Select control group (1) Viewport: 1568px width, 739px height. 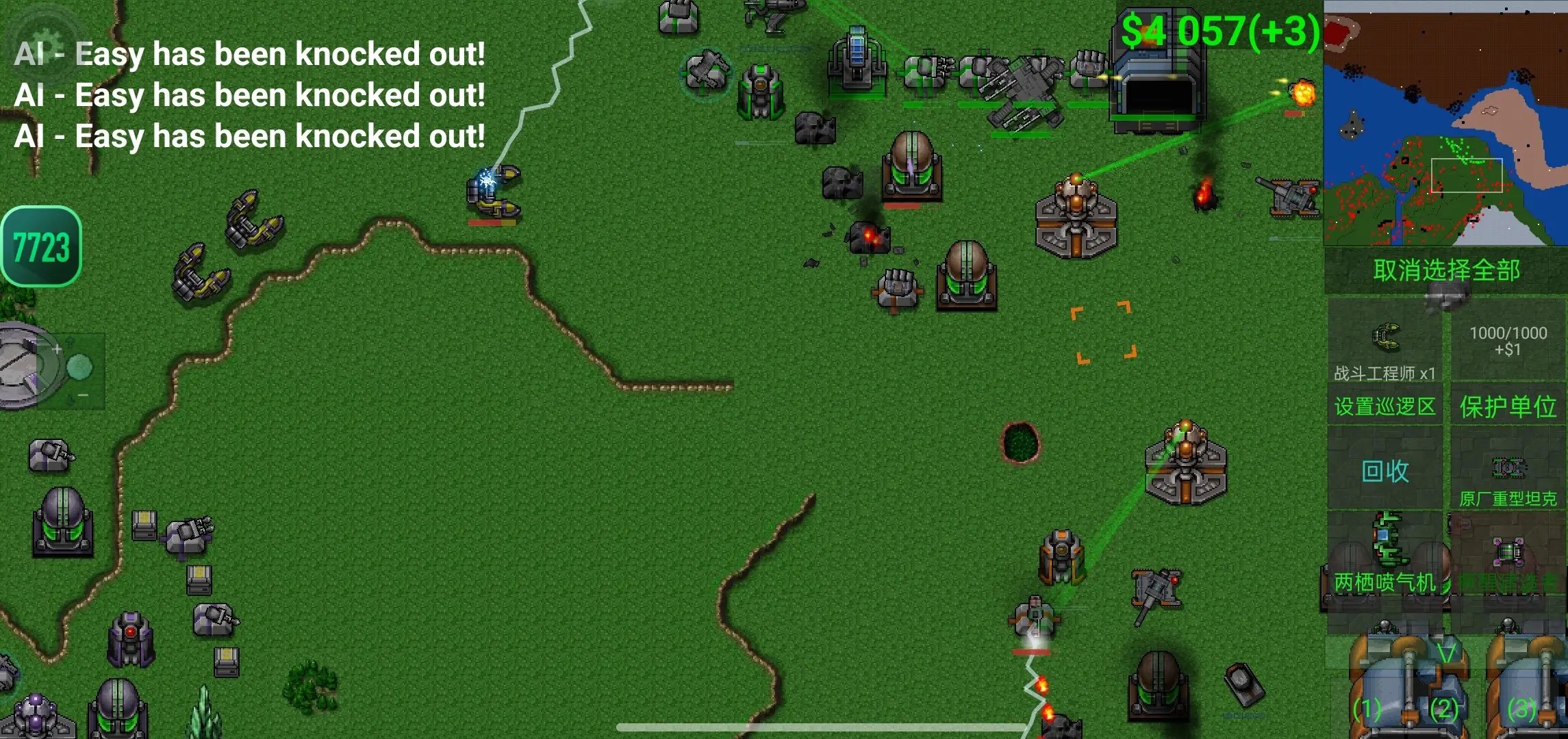pyautogui.click(x=1367, y=709)
